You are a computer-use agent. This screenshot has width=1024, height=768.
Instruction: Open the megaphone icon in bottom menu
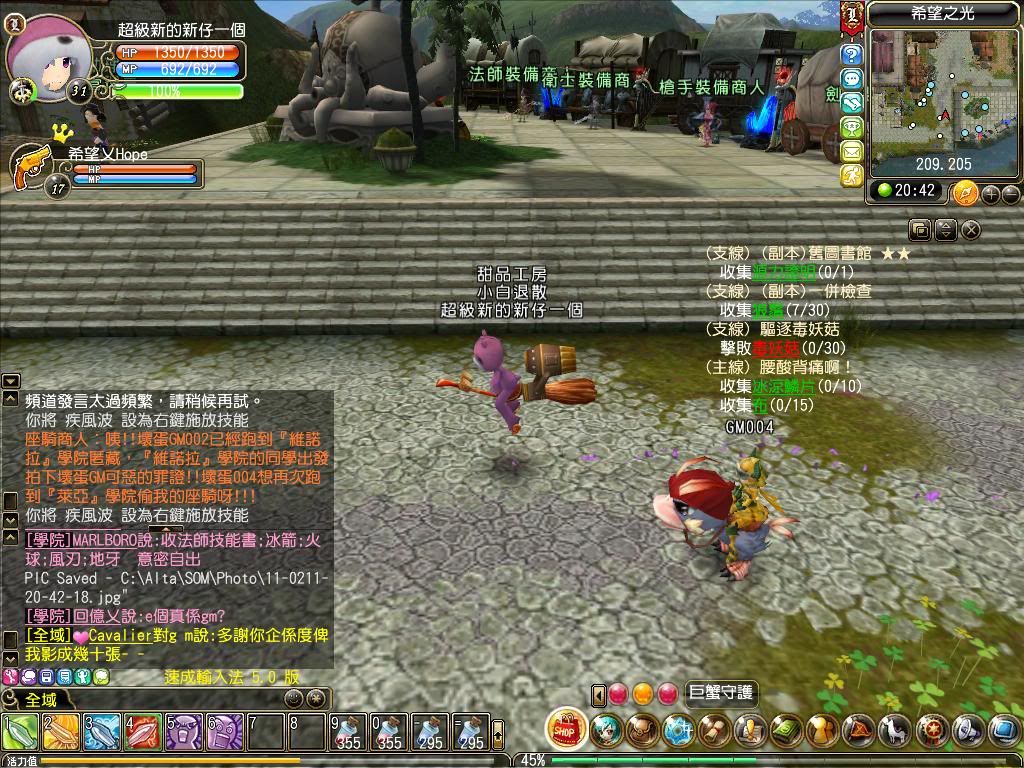[x=966, y=731]
